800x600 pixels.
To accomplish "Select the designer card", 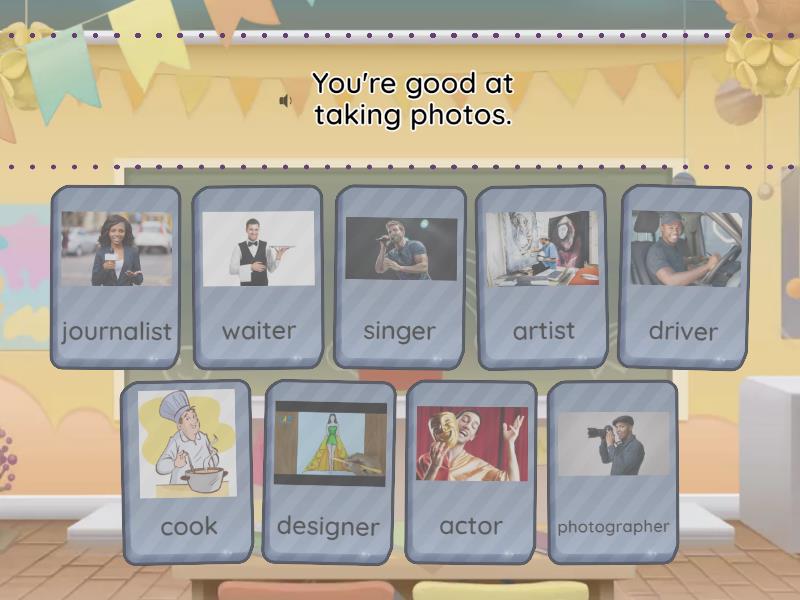I will [x=329, y=470].
